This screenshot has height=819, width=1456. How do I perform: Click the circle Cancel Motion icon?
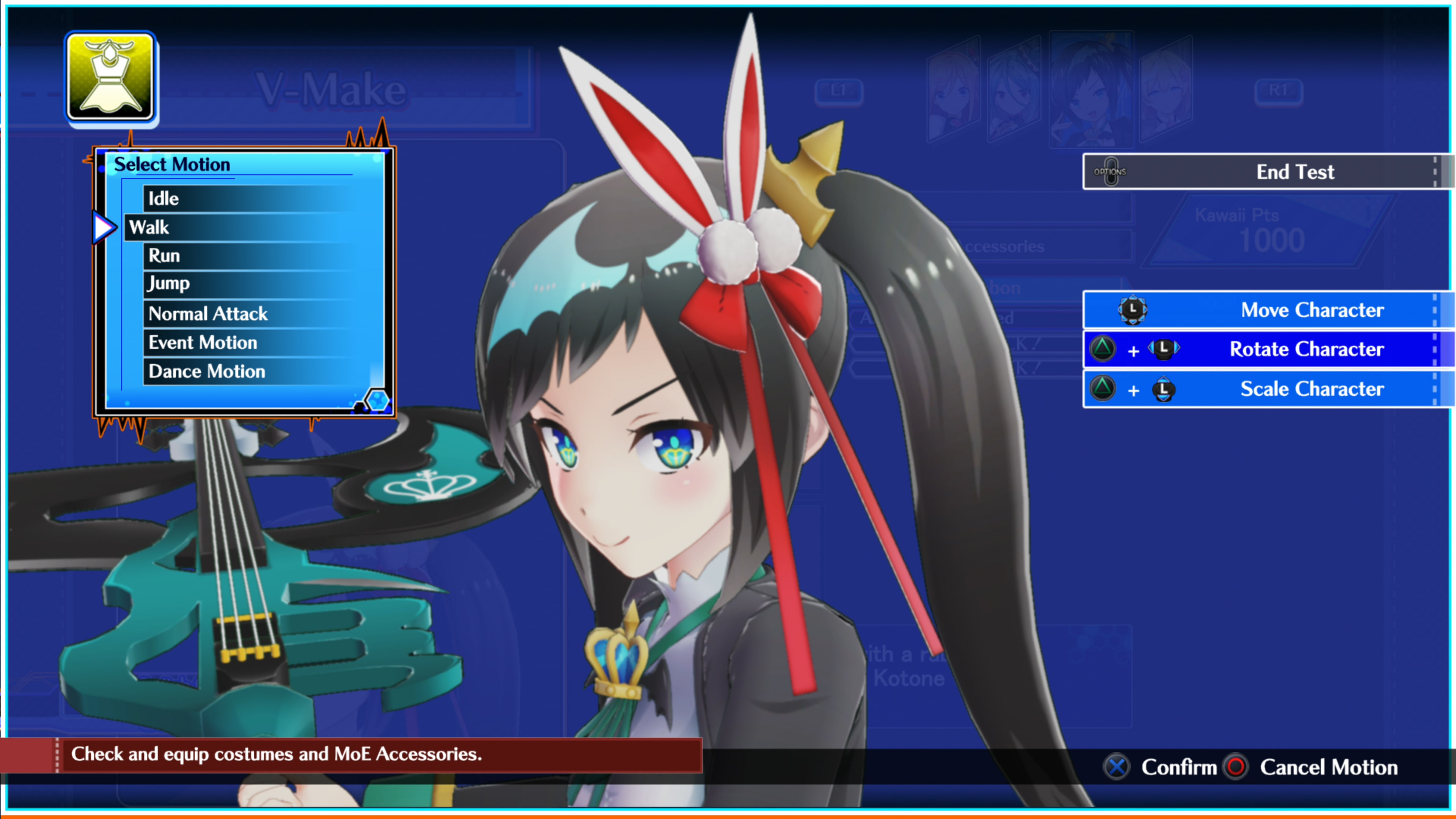[x=1236, y=767]
